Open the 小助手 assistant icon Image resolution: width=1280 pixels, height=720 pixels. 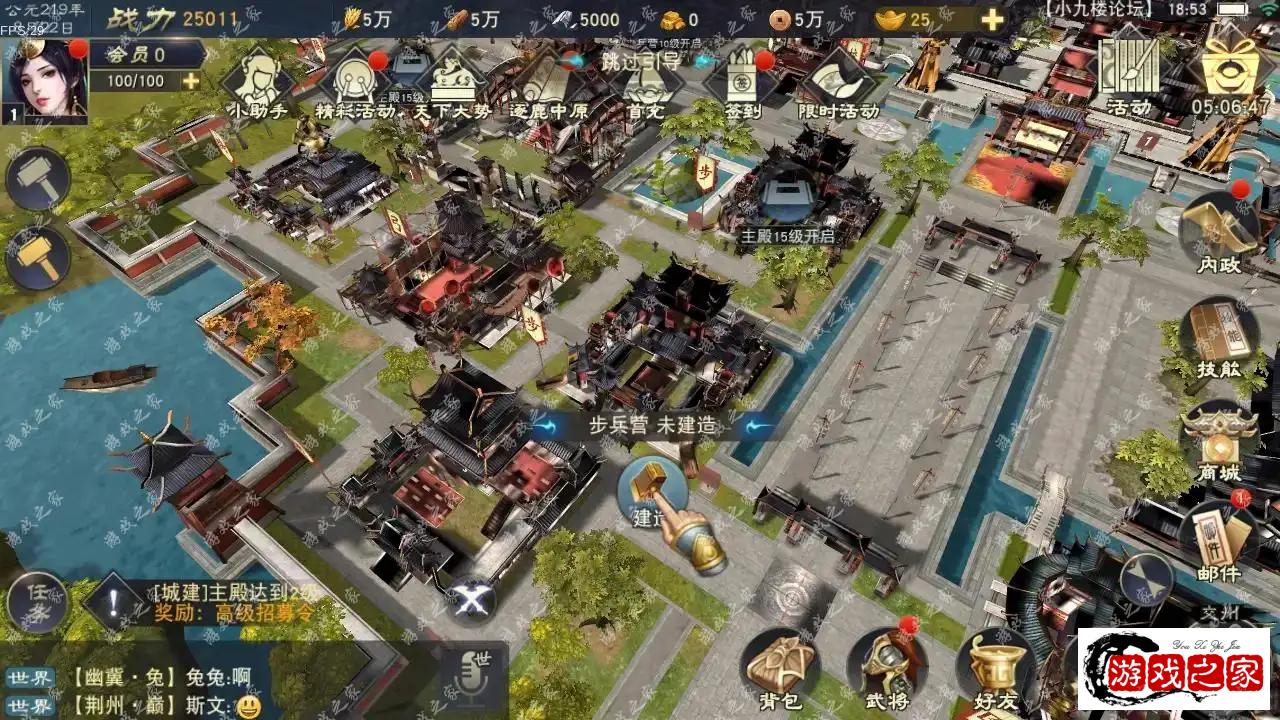[x=260, y=80]
